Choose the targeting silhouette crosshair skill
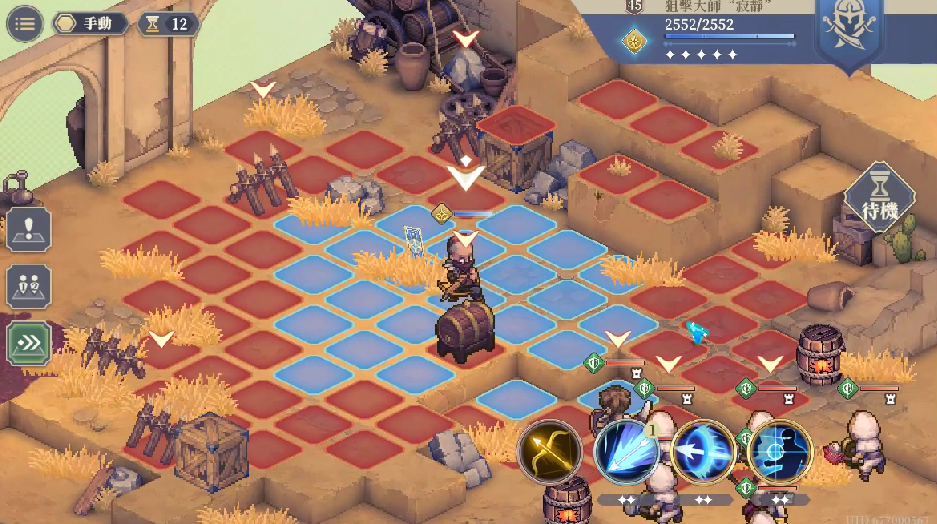 pyautogui.click(x=780, y=453)
